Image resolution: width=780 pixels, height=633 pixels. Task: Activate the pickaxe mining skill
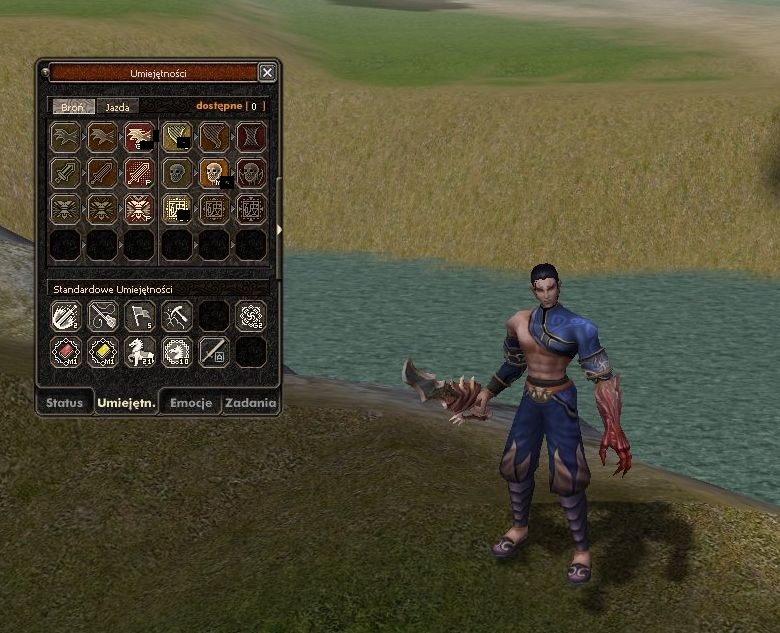177,316
